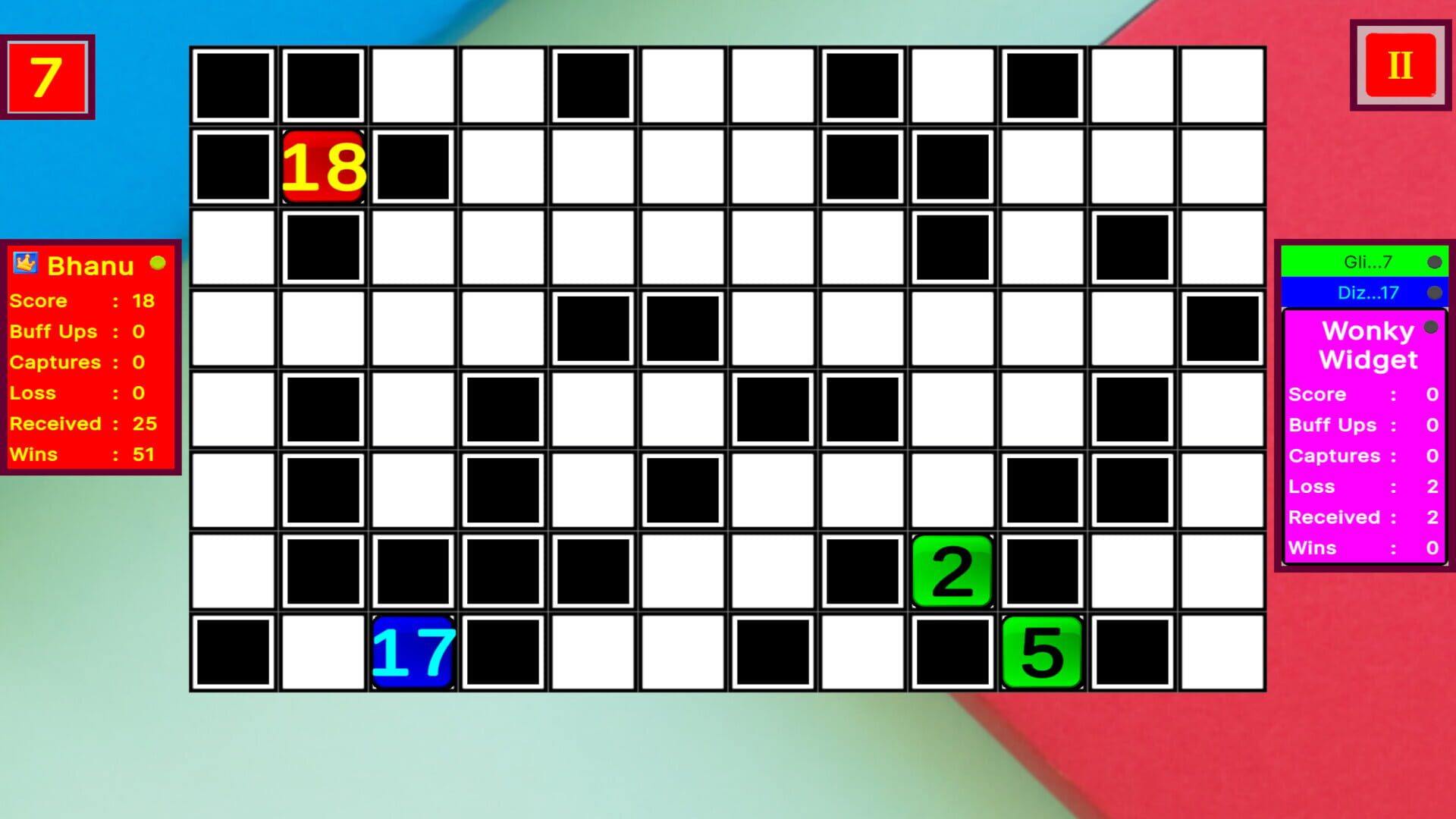Select the Bhanu player panel

(x=91, y=356)
